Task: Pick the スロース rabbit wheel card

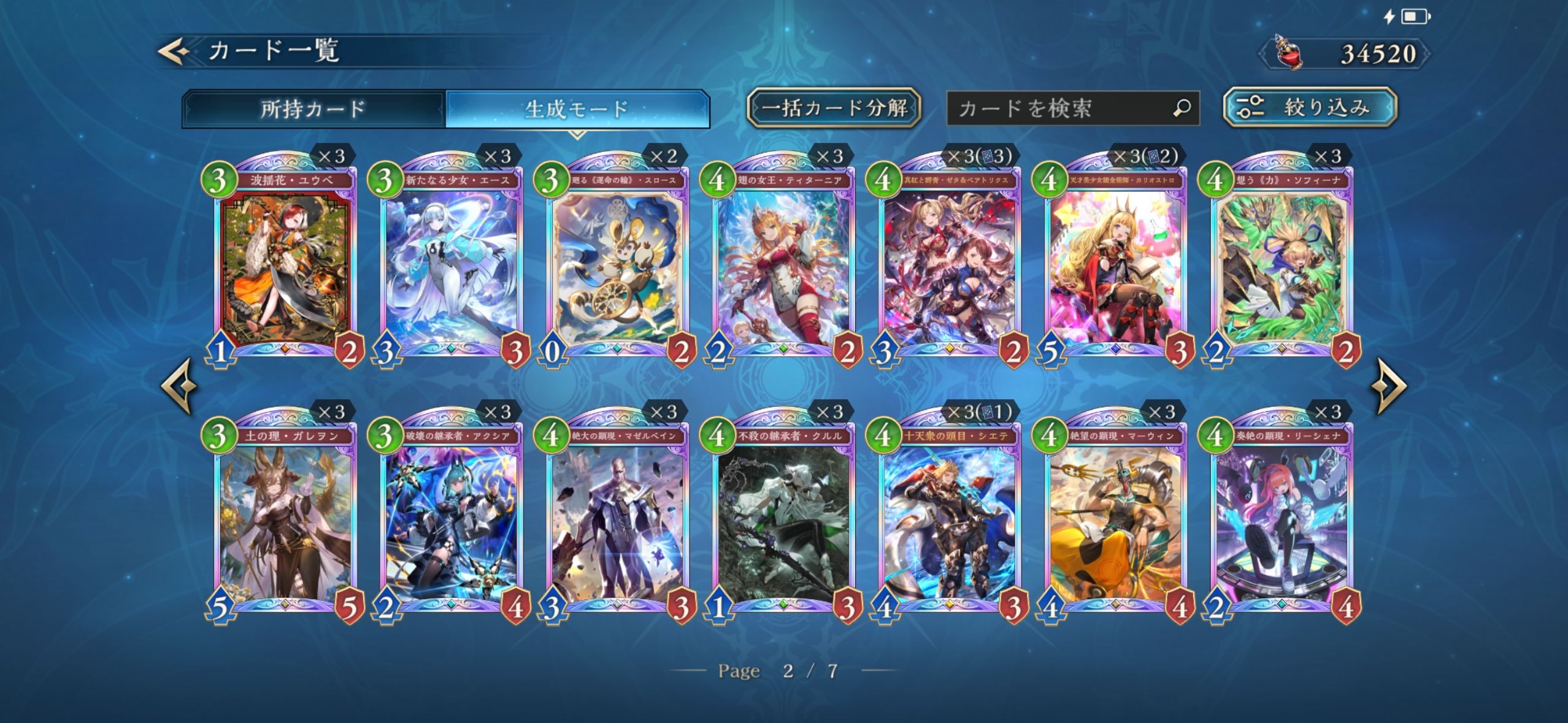Action: point(617,264)
